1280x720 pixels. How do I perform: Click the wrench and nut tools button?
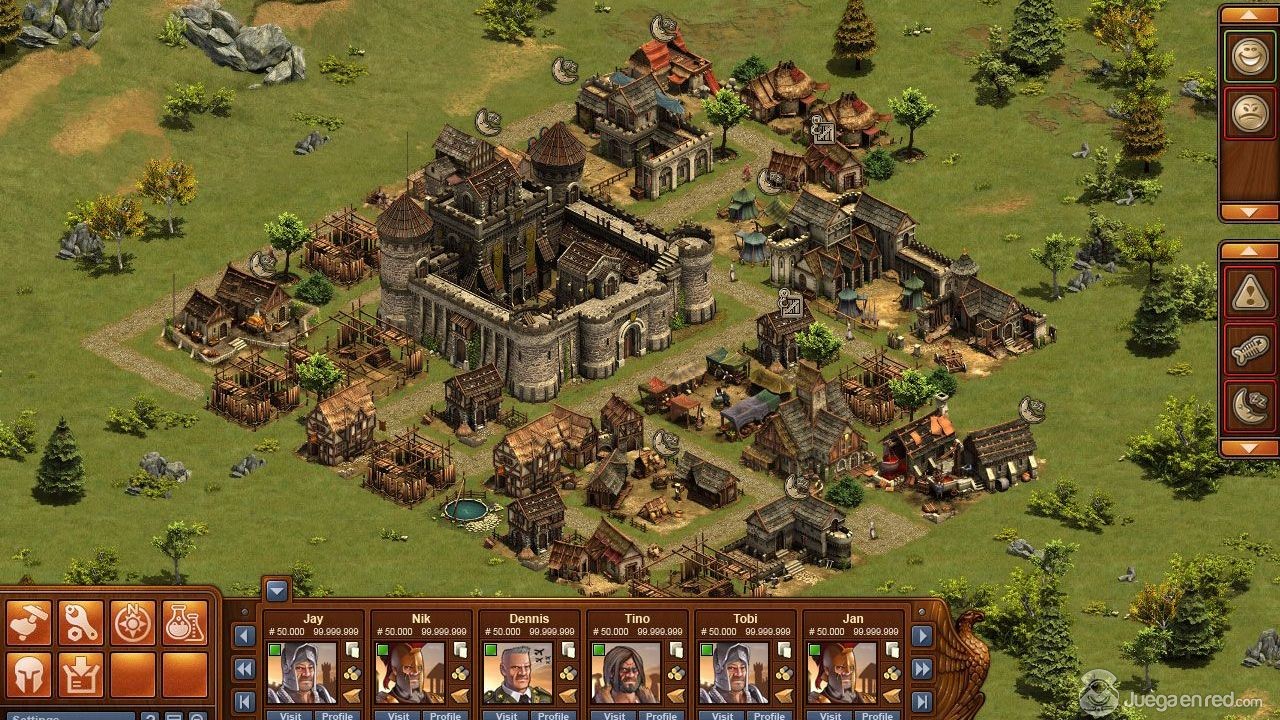click(81, 623)
